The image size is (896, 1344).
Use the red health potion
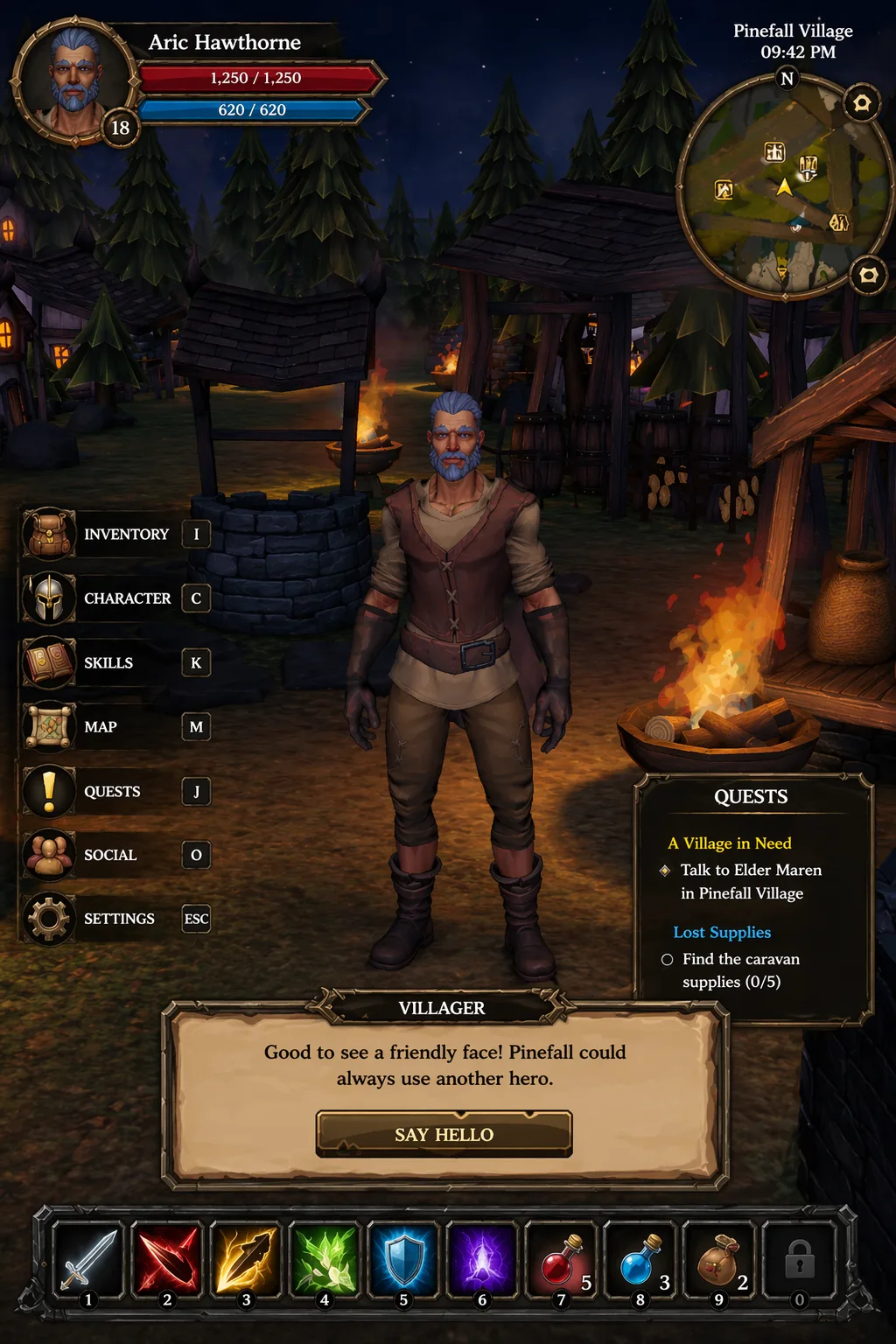(561, 1260)
